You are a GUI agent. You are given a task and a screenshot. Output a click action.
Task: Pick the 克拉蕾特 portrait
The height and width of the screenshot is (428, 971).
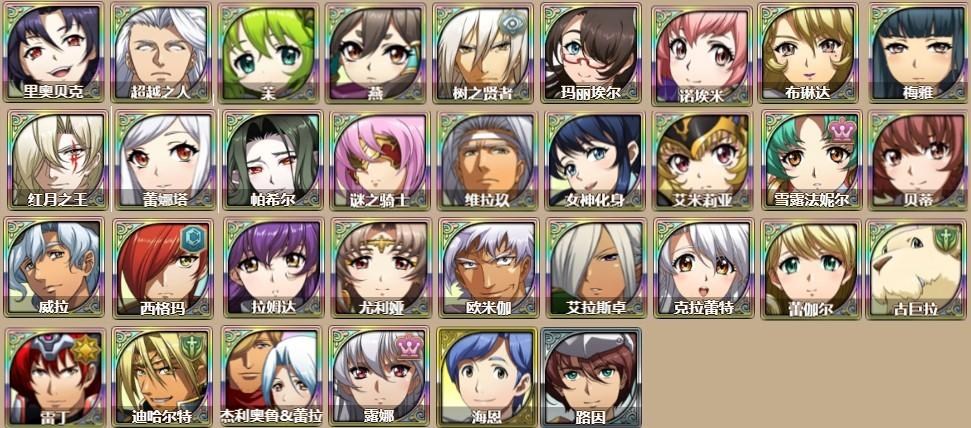click(700, 266)
